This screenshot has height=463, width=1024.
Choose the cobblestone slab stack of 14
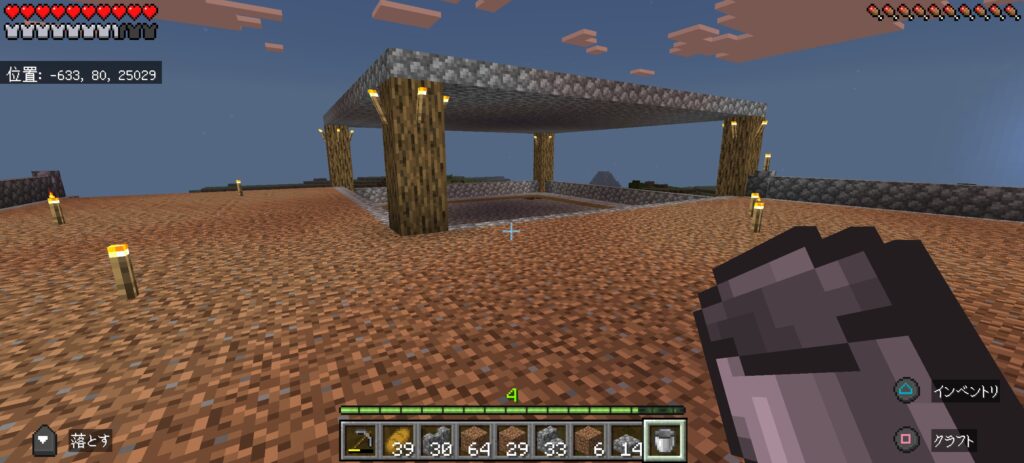point(626,440)
